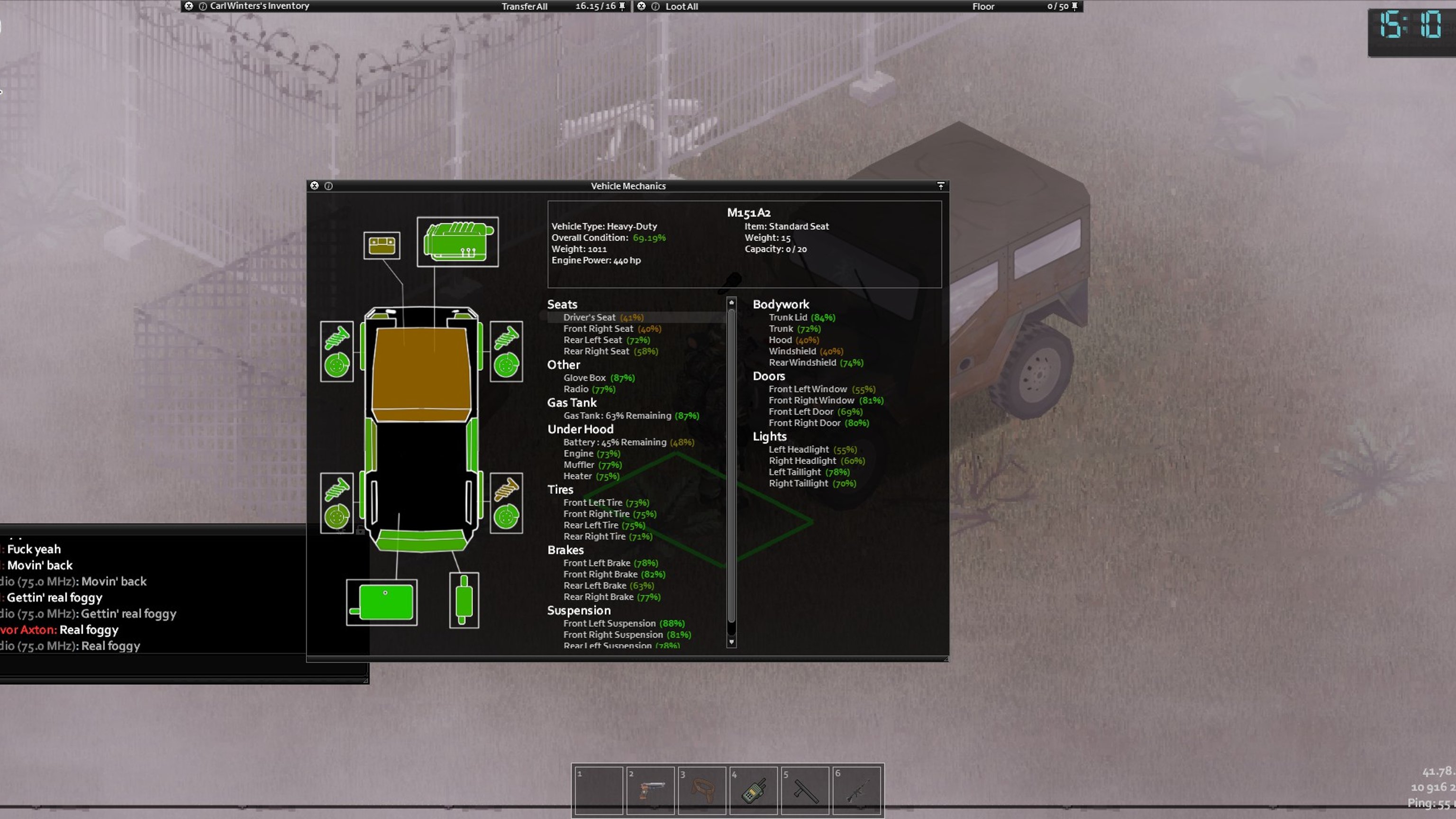Screen dimensions: 1456x819
Task: Click the gas tank diagram icon
Action: (x=382, y=602)
